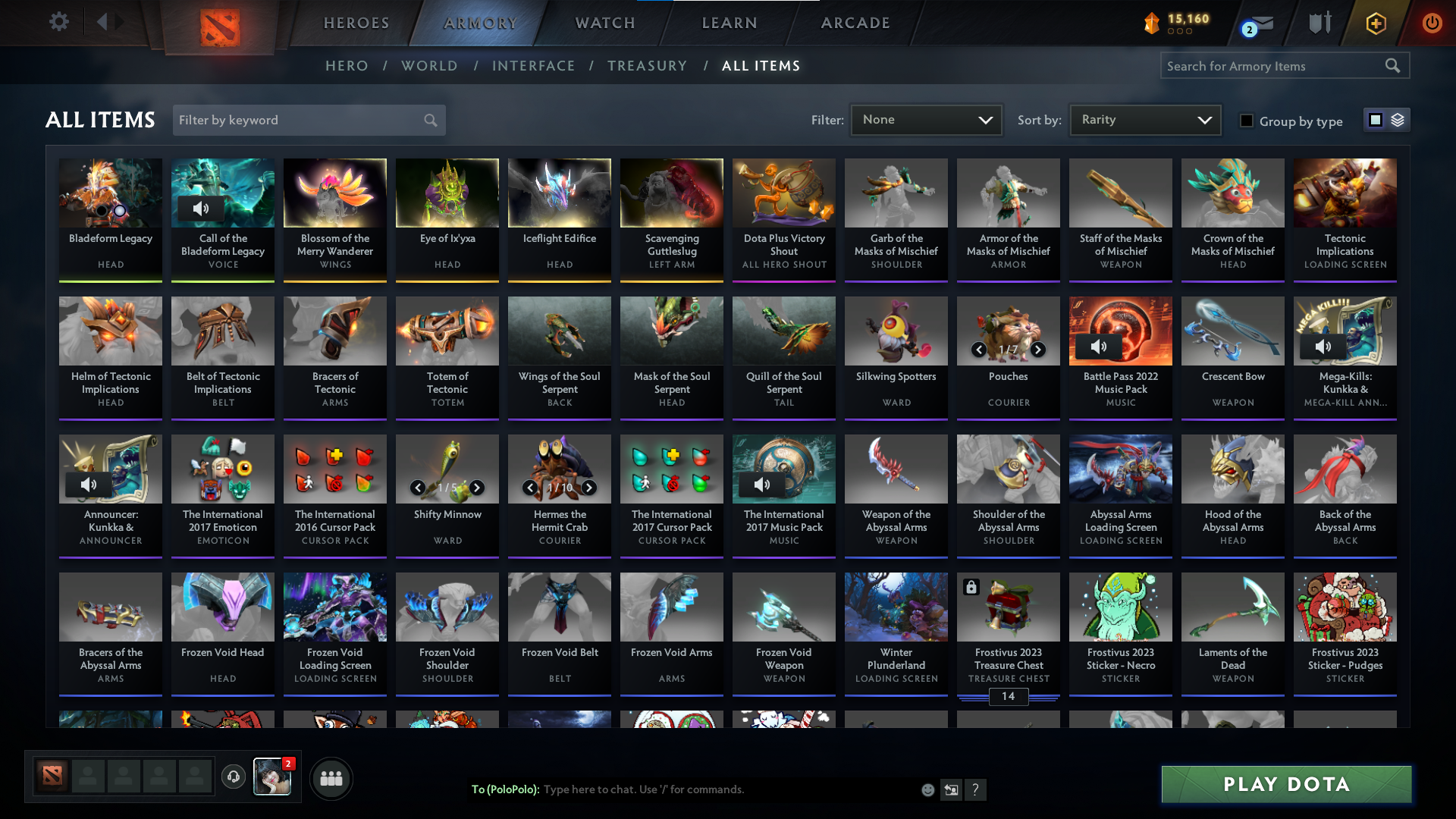Click the Dota Plus hexagon icon
The height and width of the screenshot is (819, 1456).
point(1375,23)
